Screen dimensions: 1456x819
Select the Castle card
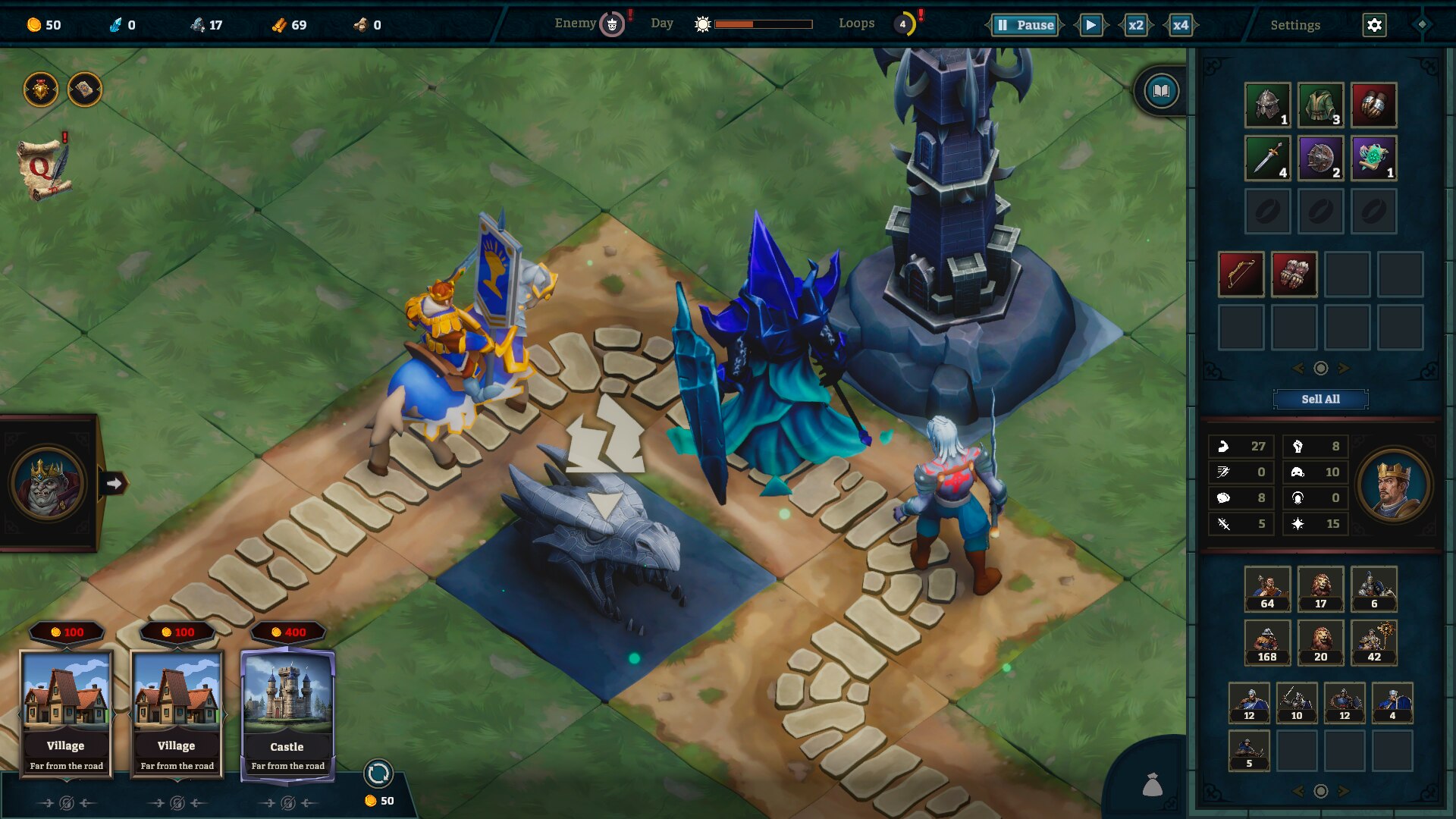coord(287,713)
